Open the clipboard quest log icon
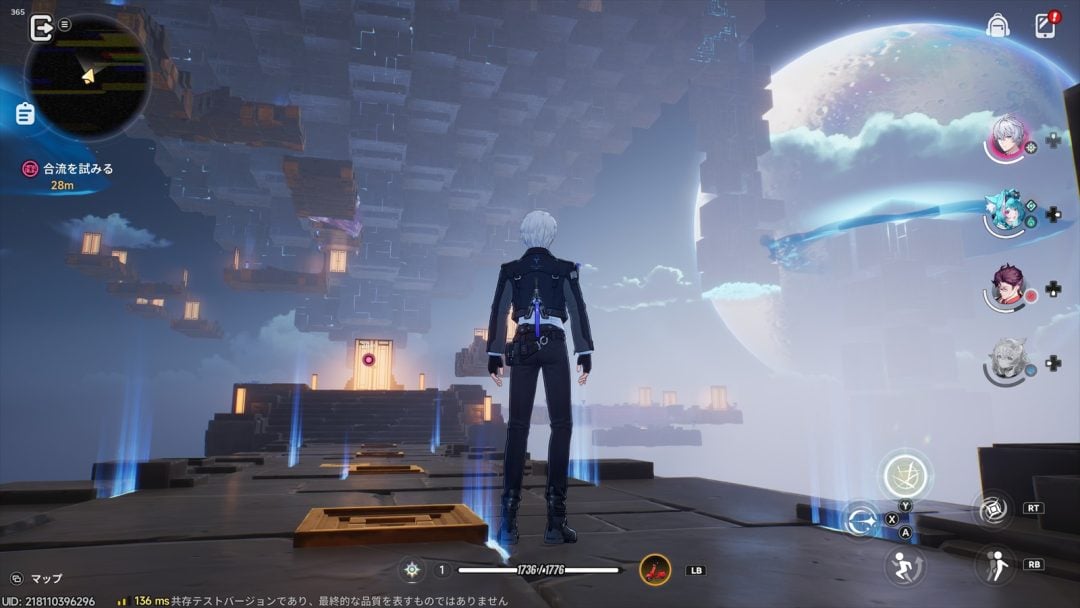Viewport: 1080px width, 608px height. pos(25,113)
